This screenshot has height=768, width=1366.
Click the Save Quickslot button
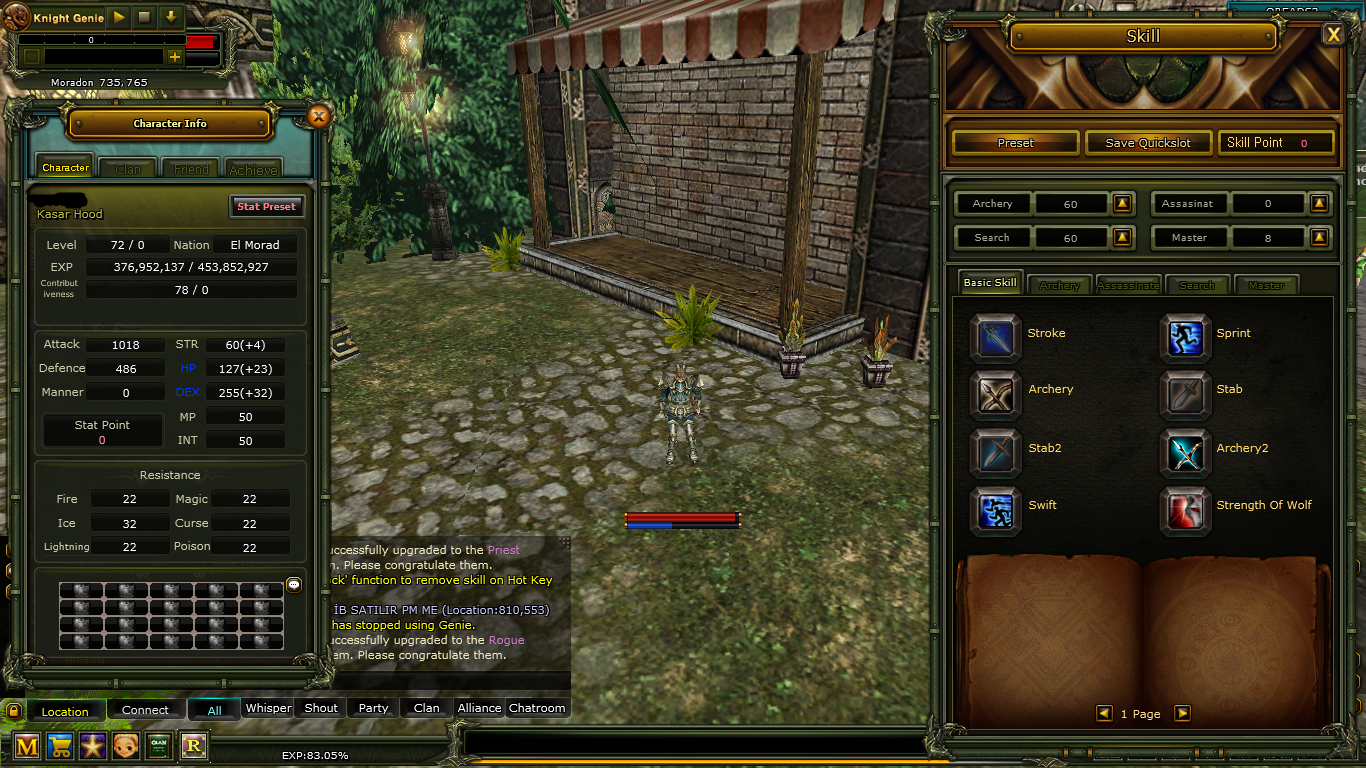pyautogui.click(x=1147, y=142)
